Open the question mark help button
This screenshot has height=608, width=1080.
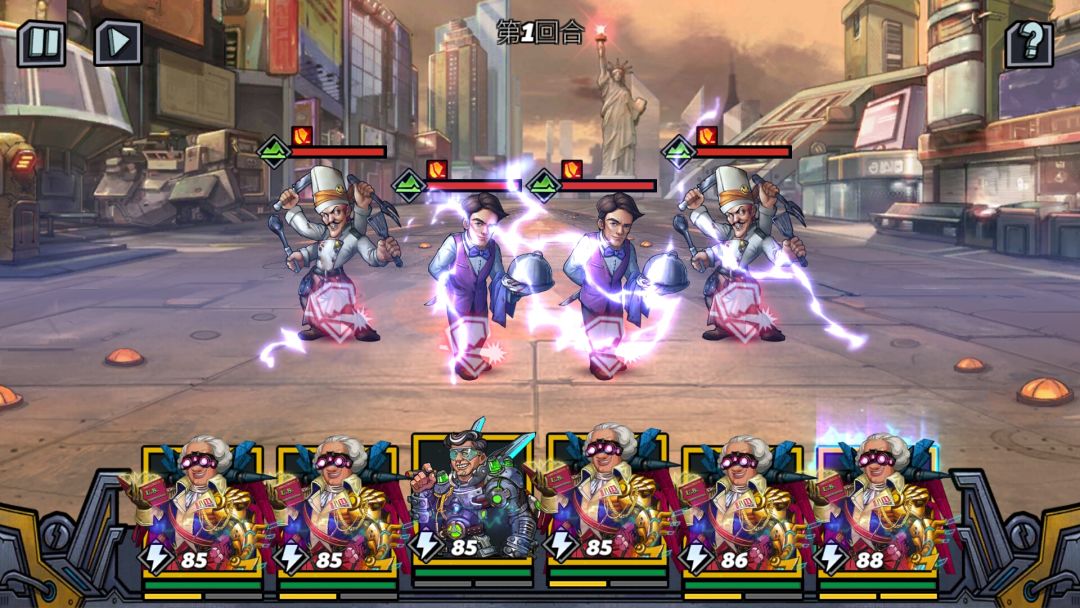(1029, 44)
